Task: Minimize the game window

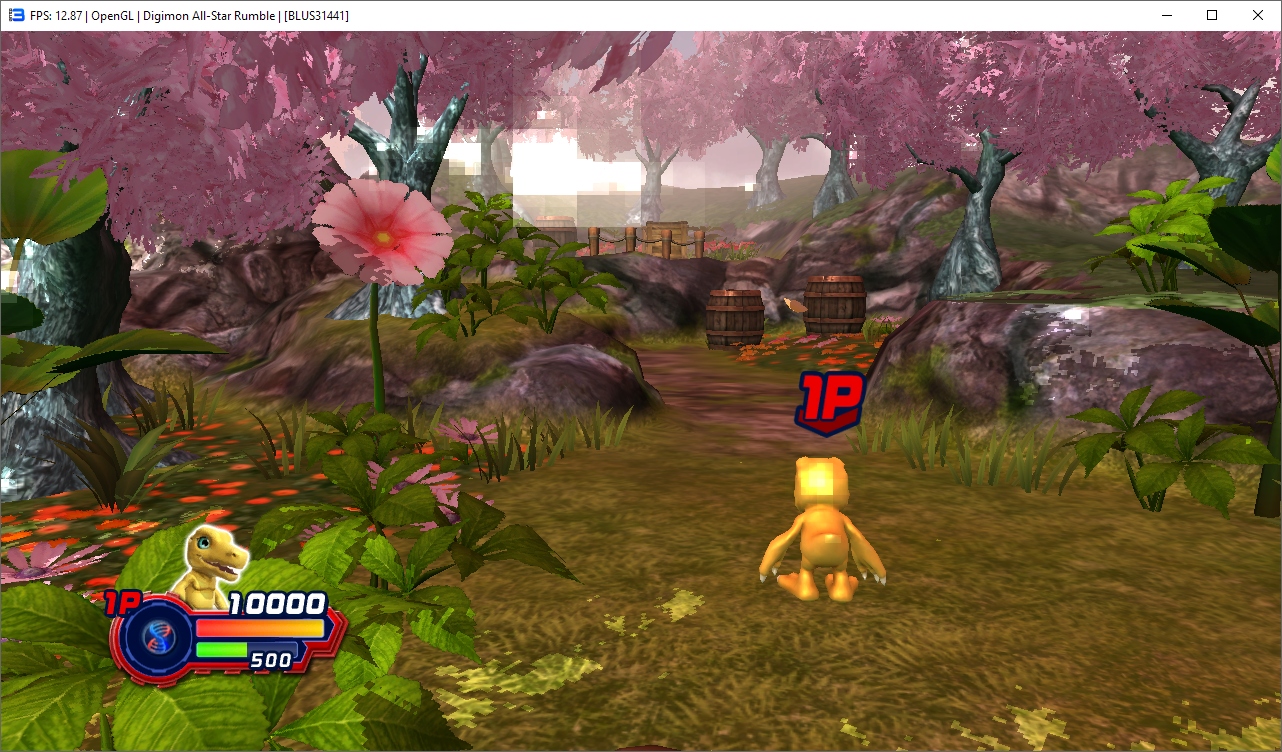Action: (1166, 15)
